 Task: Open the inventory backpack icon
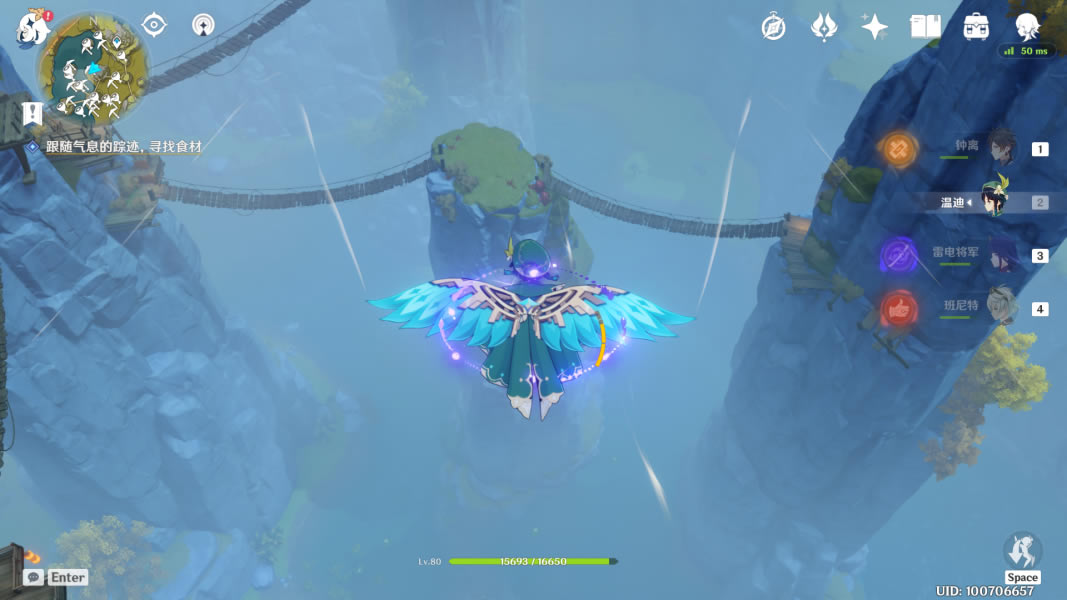[x=976, y=27]
